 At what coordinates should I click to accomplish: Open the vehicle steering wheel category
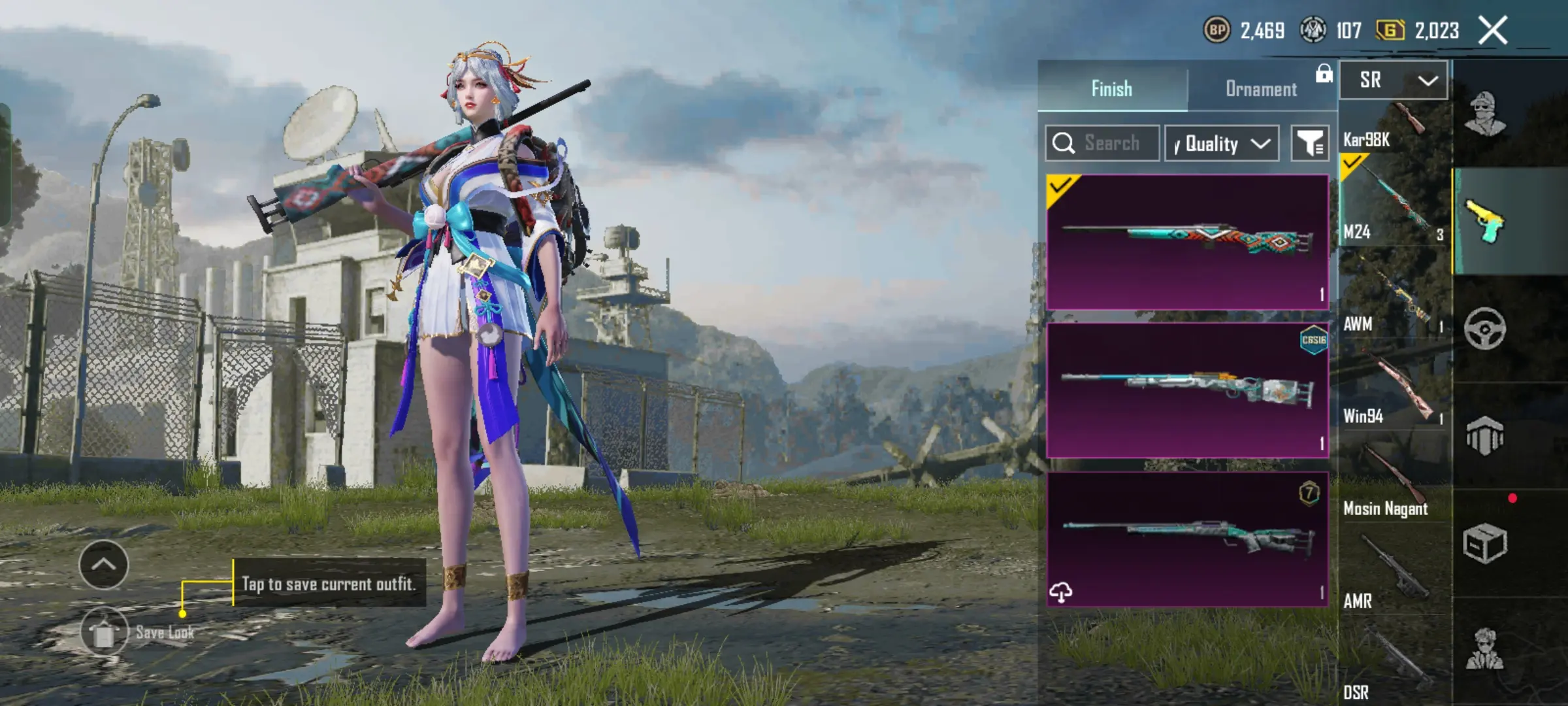pos(1484,328)
